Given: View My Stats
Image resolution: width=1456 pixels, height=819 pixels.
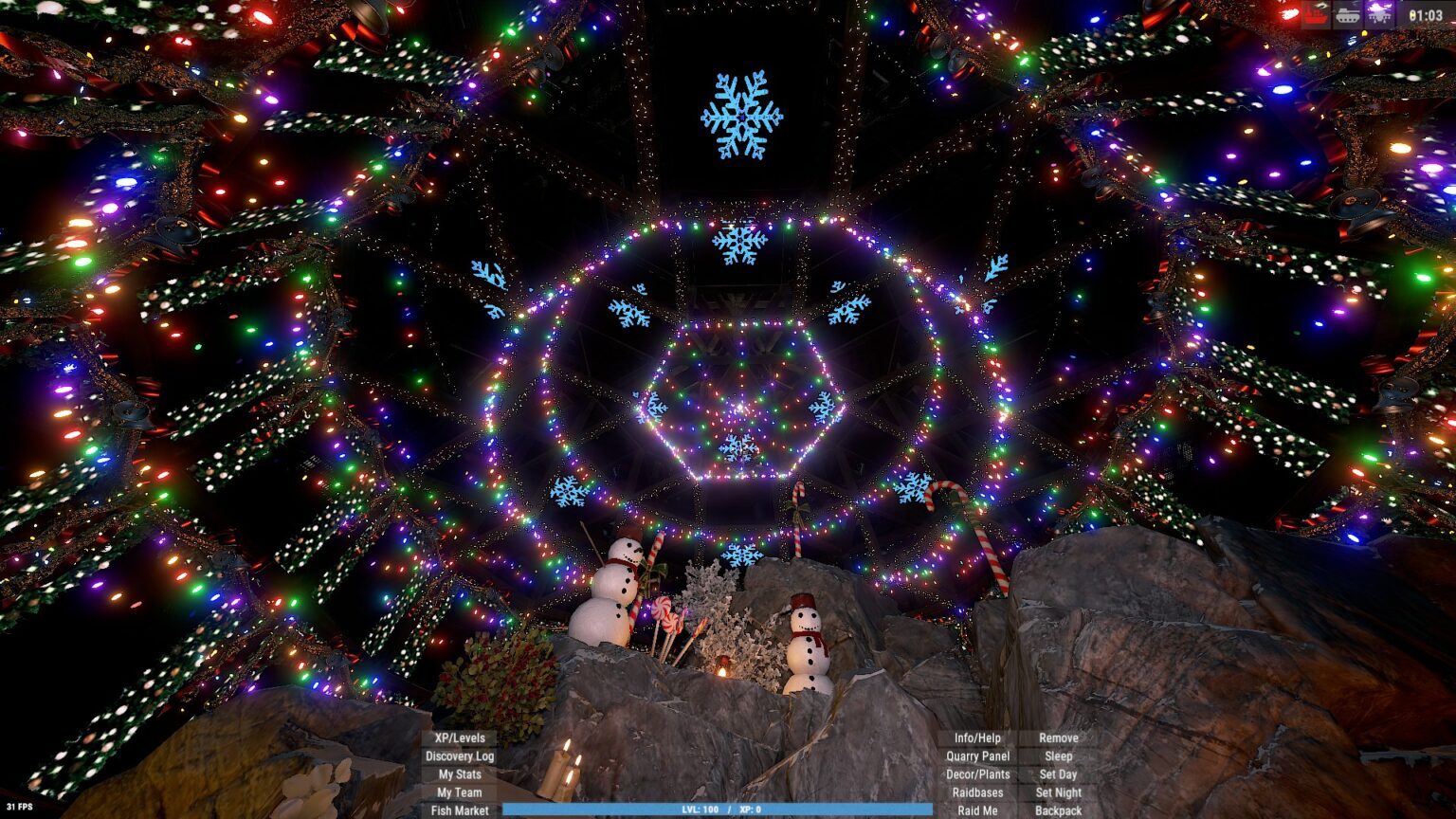Looking at the screenshot, I should pyautogui.click(x=460, y=774).
